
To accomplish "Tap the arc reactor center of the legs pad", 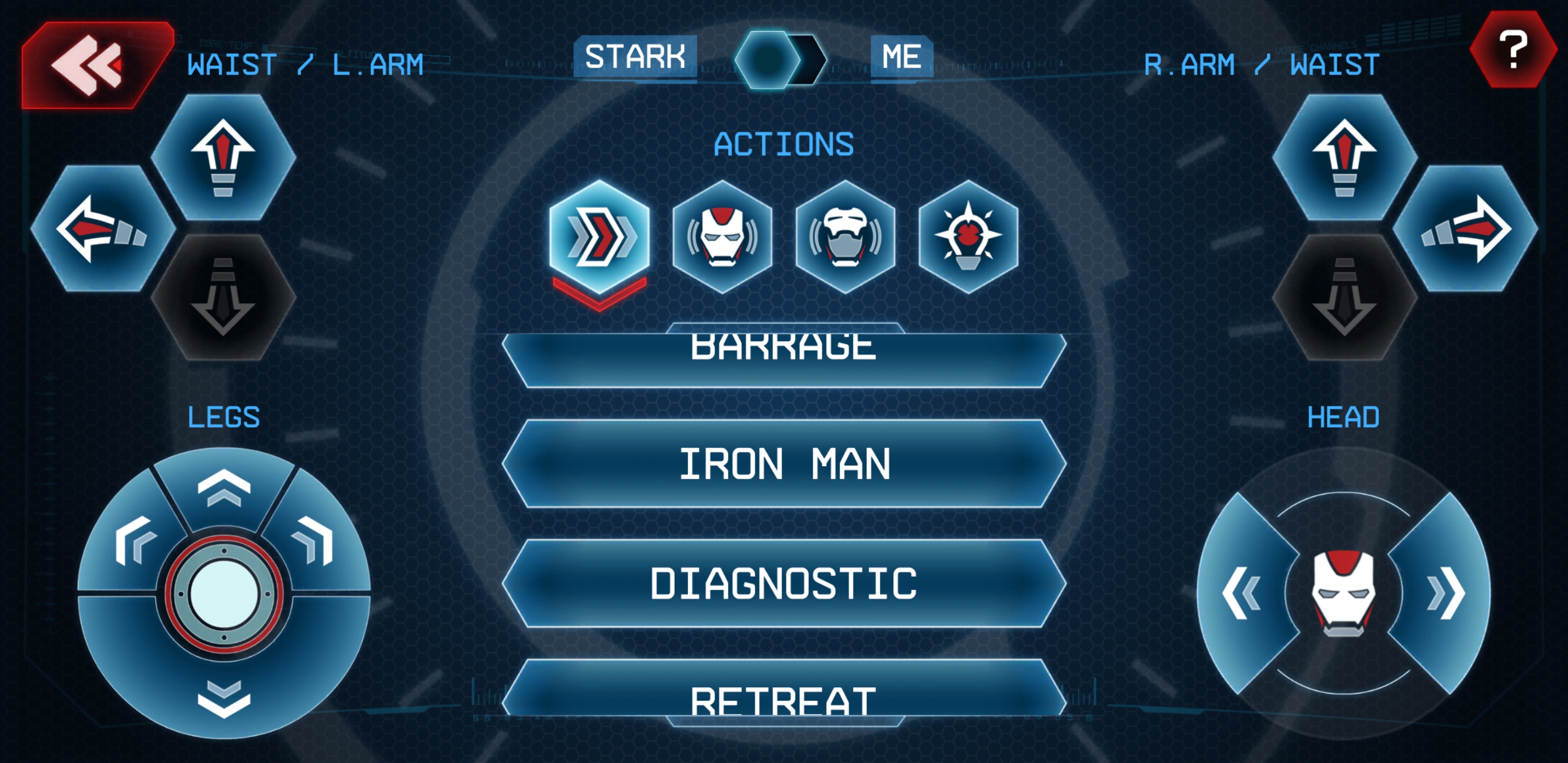I will (224, 593).
